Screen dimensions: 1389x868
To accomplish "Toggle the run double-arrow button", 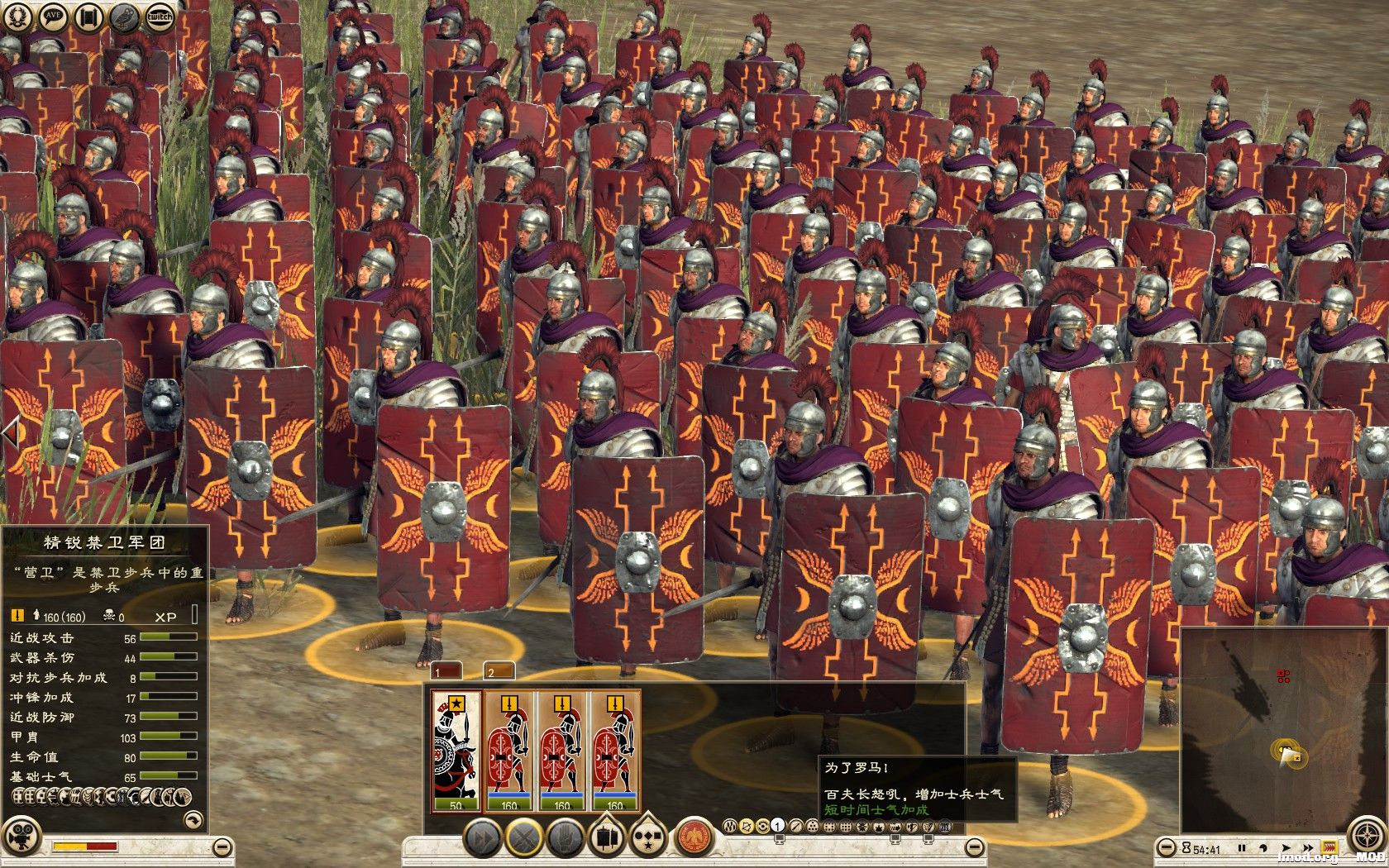I will pos(481,839).
